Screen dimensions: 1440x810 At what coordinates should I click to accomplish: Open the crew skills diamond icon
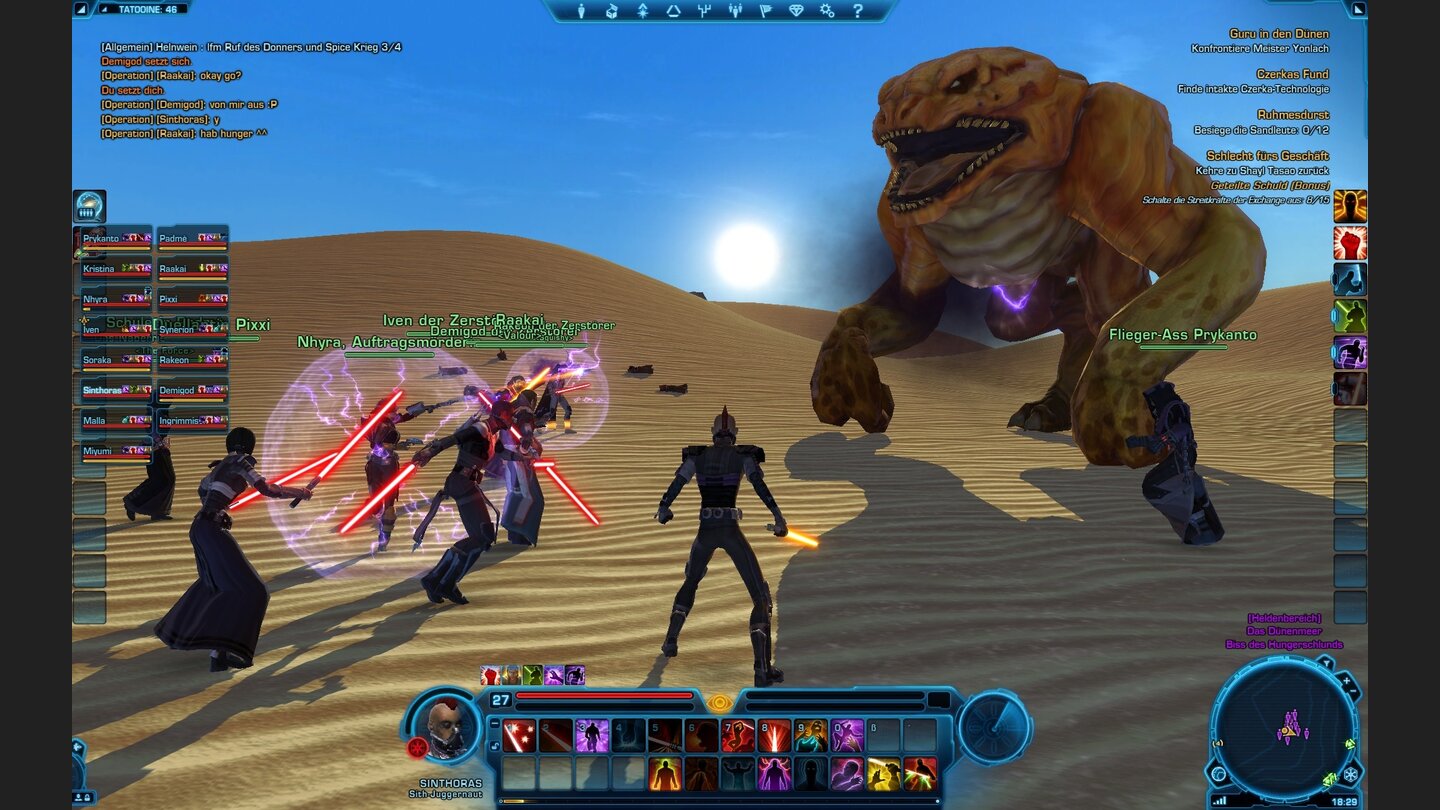pyautogui.click(x=797, y=11)
